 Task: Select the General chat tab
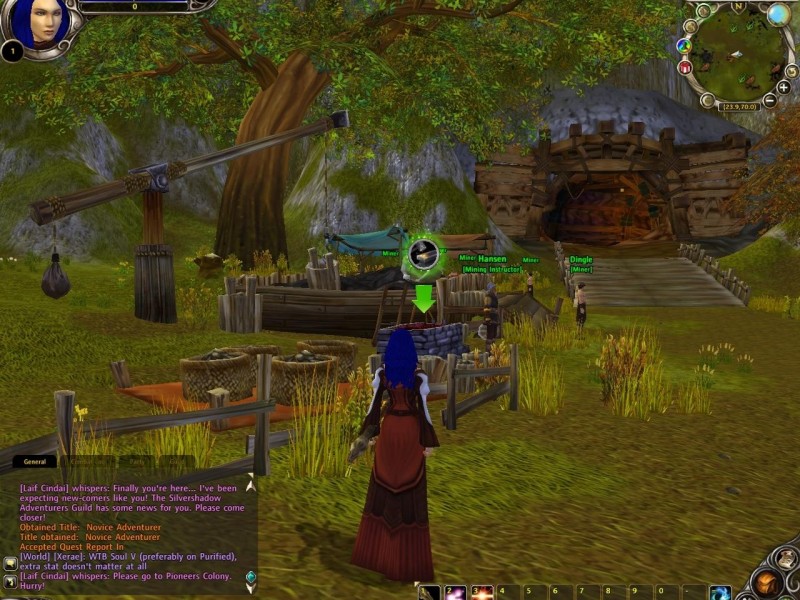[35, 462]
